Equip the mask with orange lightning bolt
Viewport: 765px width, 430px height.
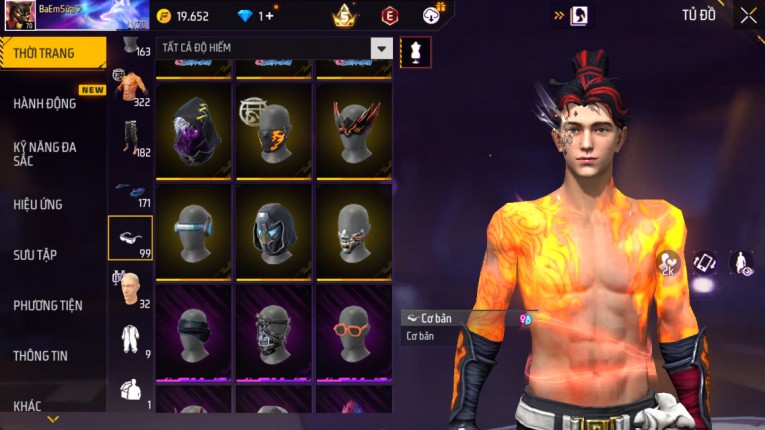(273, 131)
